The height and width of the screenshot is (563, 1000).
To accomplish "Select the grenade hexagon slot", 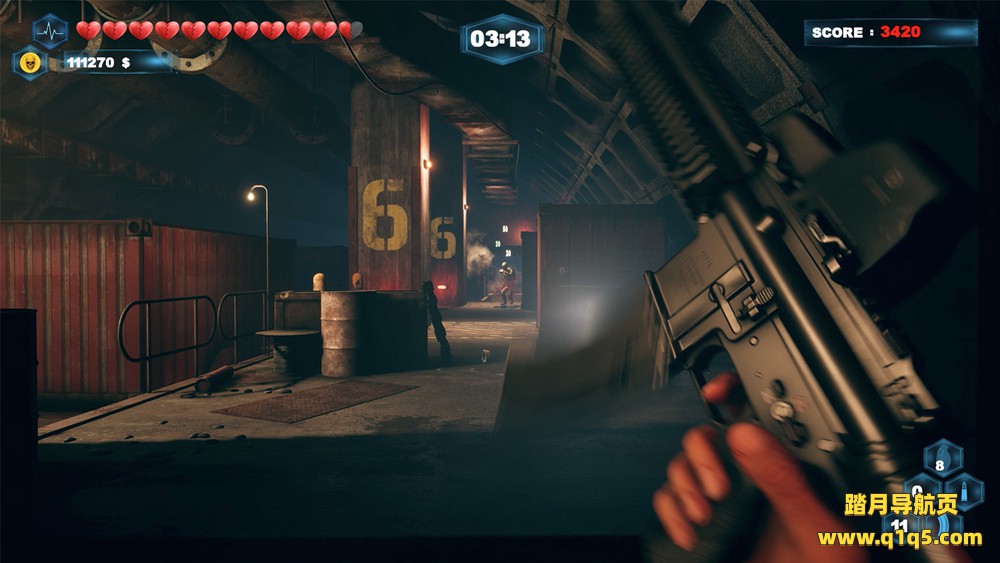I will click(x=942, y=460).
